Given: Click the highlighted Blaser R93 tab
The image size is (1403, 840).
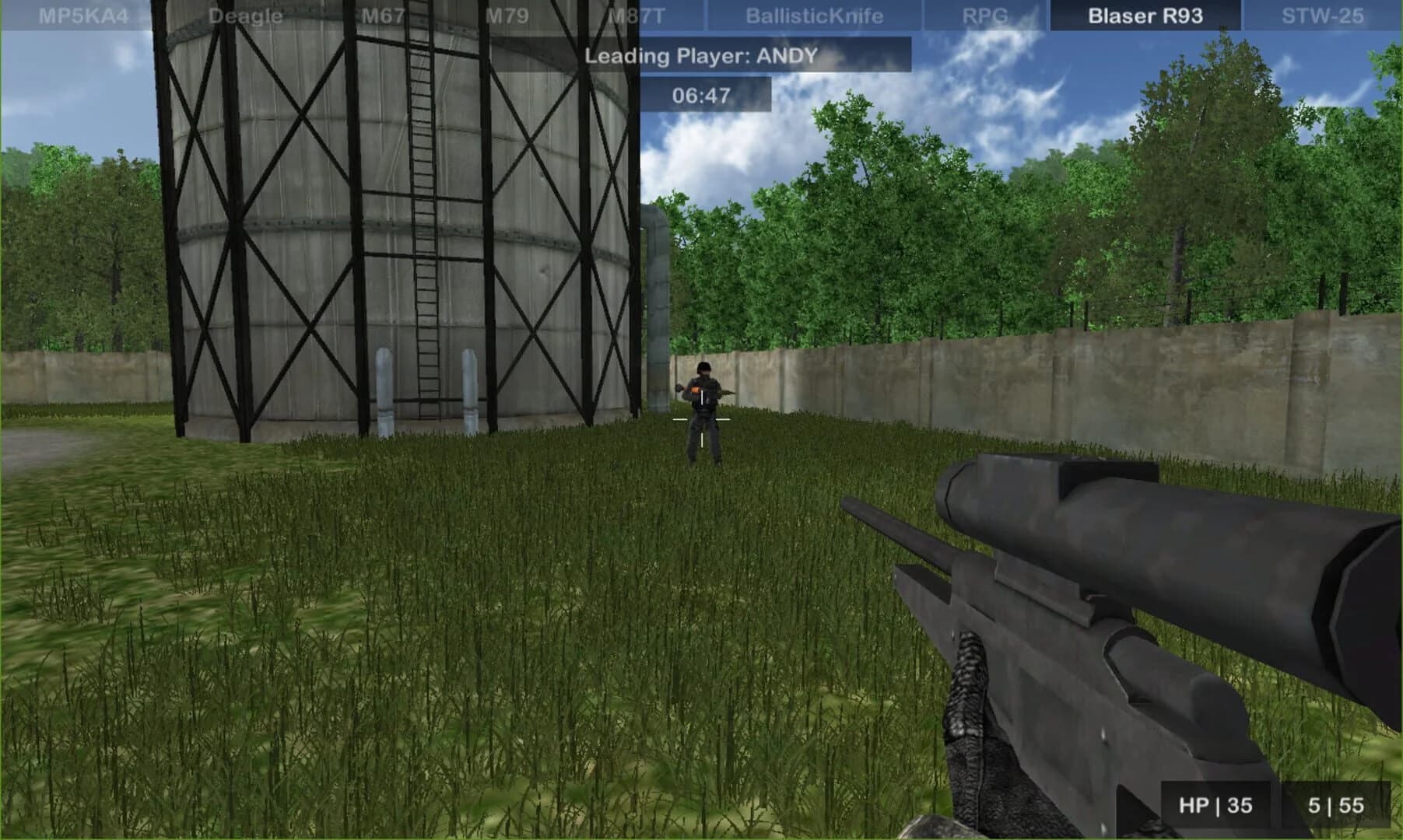Looking at the screenshot, I should (x=1144, y=13).
